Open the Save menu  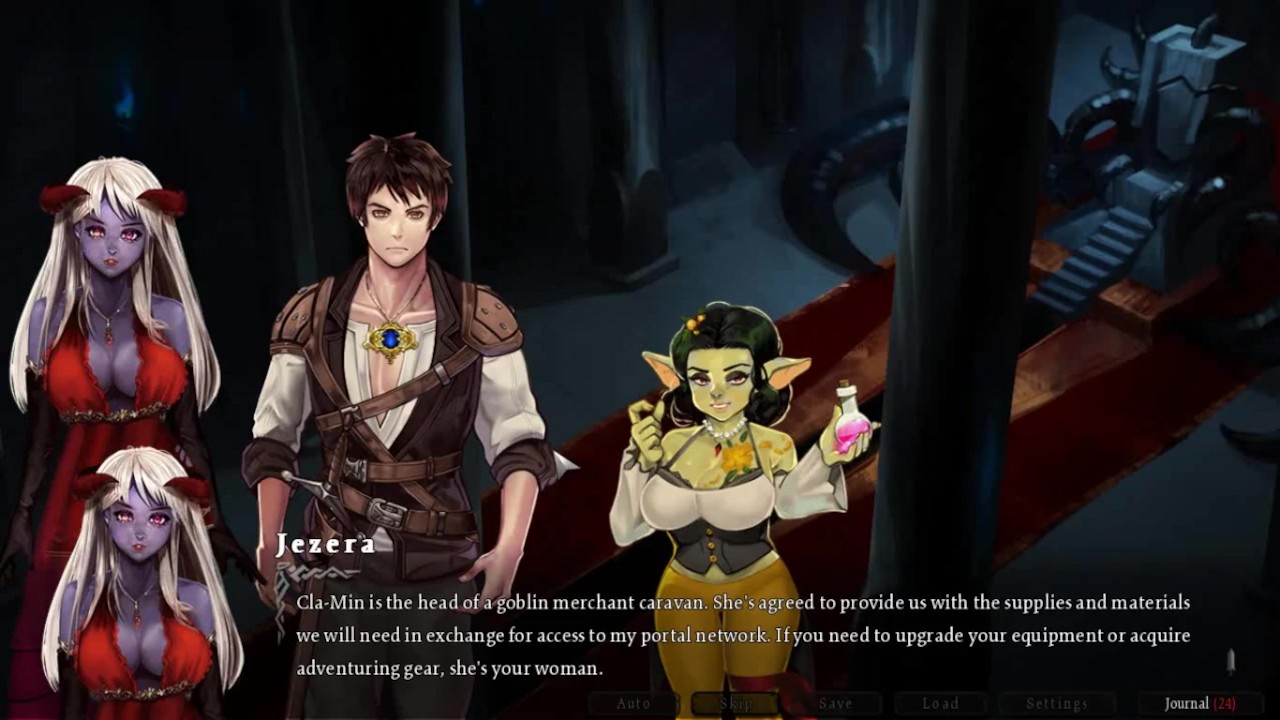pyautogui.click(x=836, y=703)
